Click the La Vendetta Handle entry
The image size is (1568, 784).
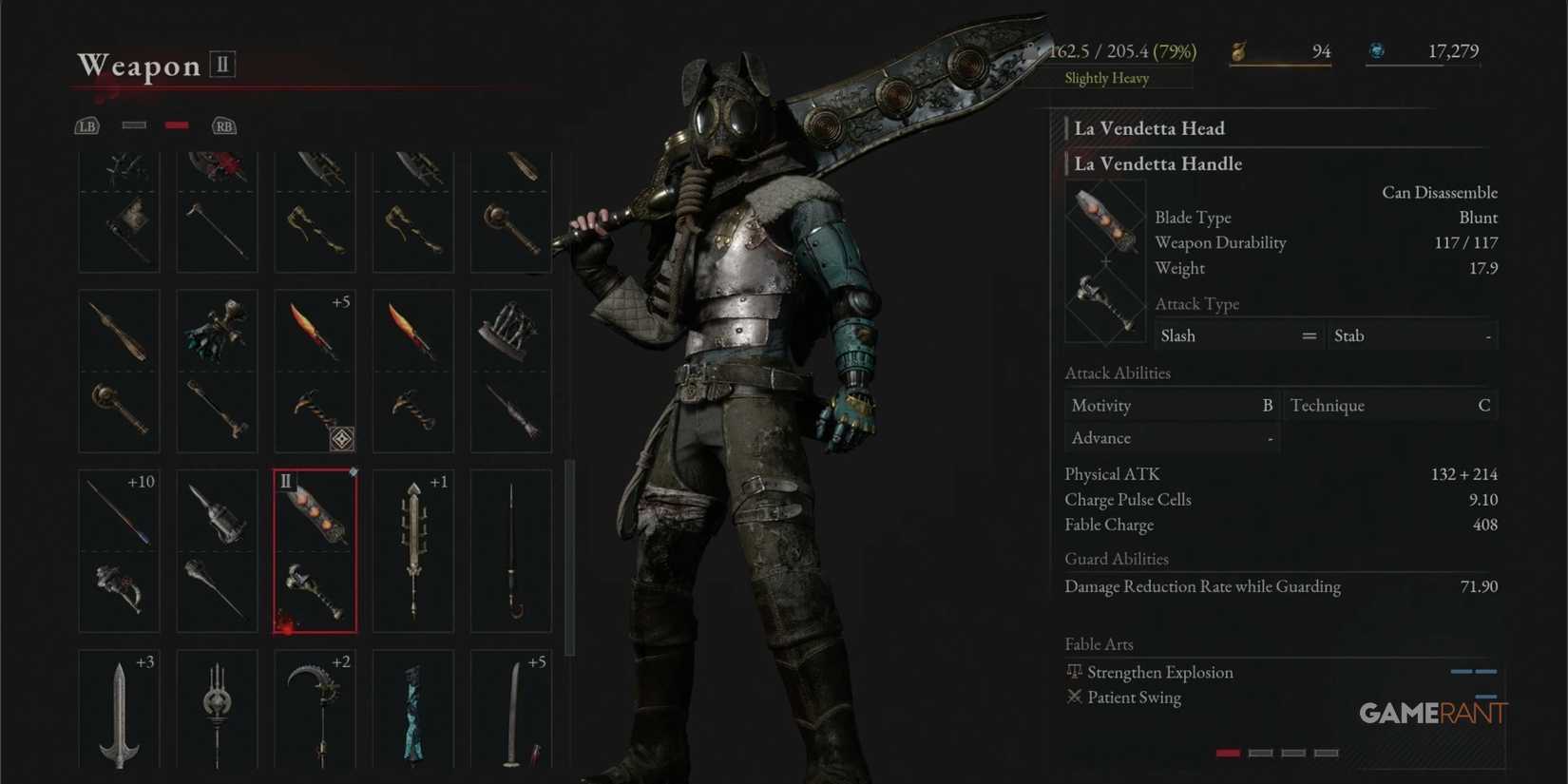coord(1157,163)
